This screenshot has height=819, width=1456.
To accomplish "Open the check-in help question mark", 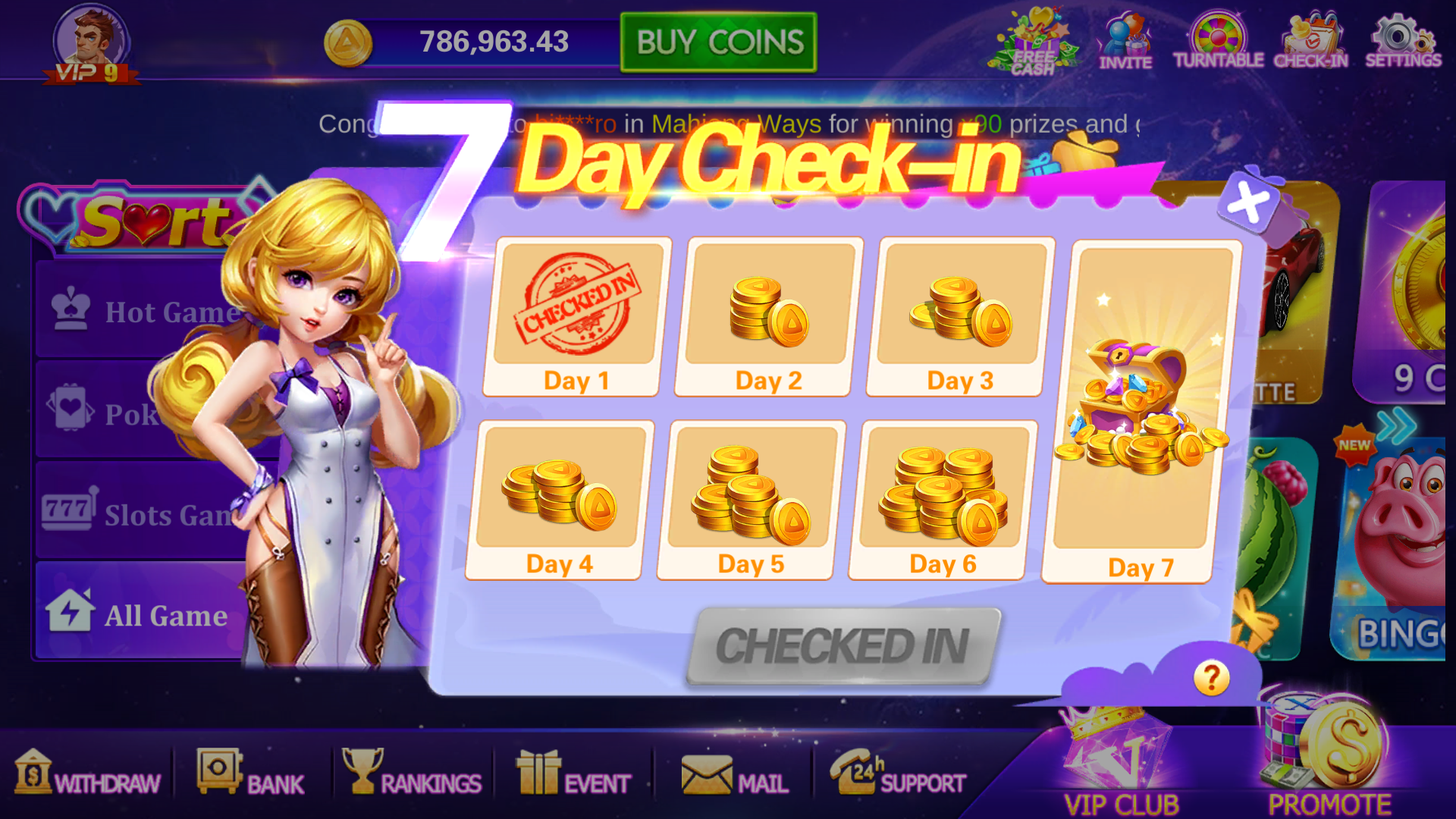I will pyautogui.click(x=1211, y=677).
